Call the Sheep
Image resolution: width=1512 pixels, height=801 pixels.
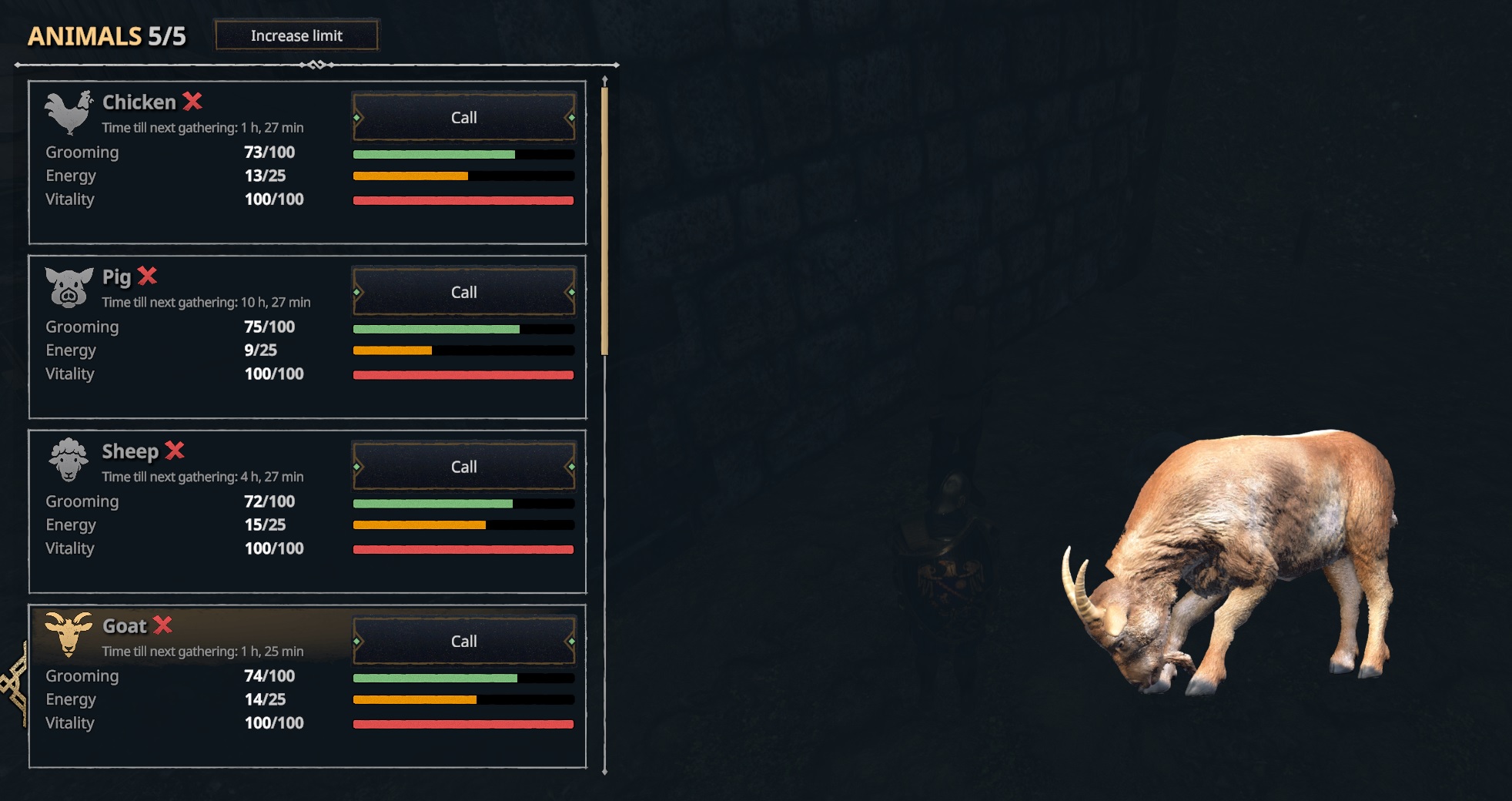tap(463, 467)
